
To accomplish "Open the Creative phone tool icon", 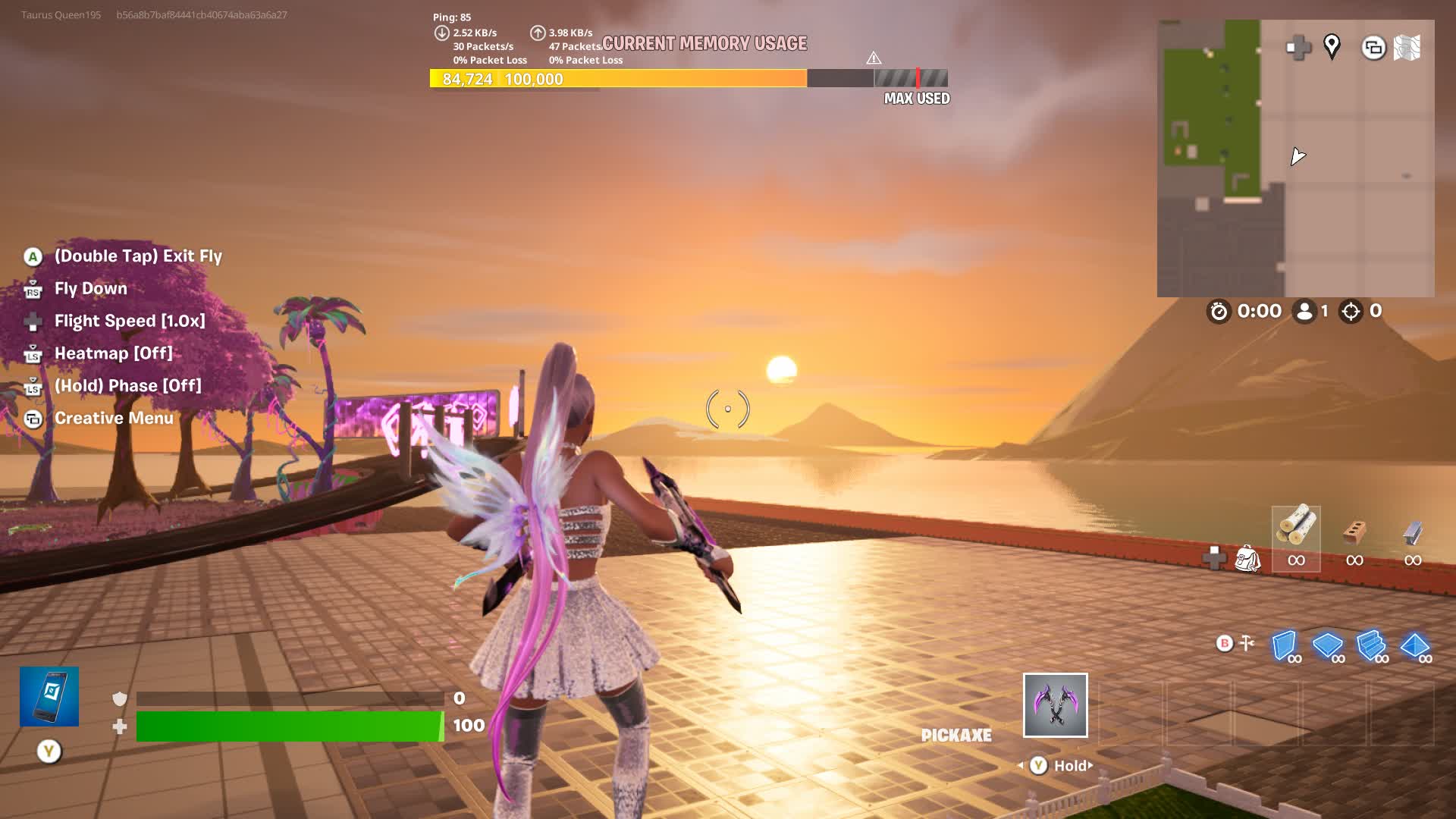I will [49, 696].
